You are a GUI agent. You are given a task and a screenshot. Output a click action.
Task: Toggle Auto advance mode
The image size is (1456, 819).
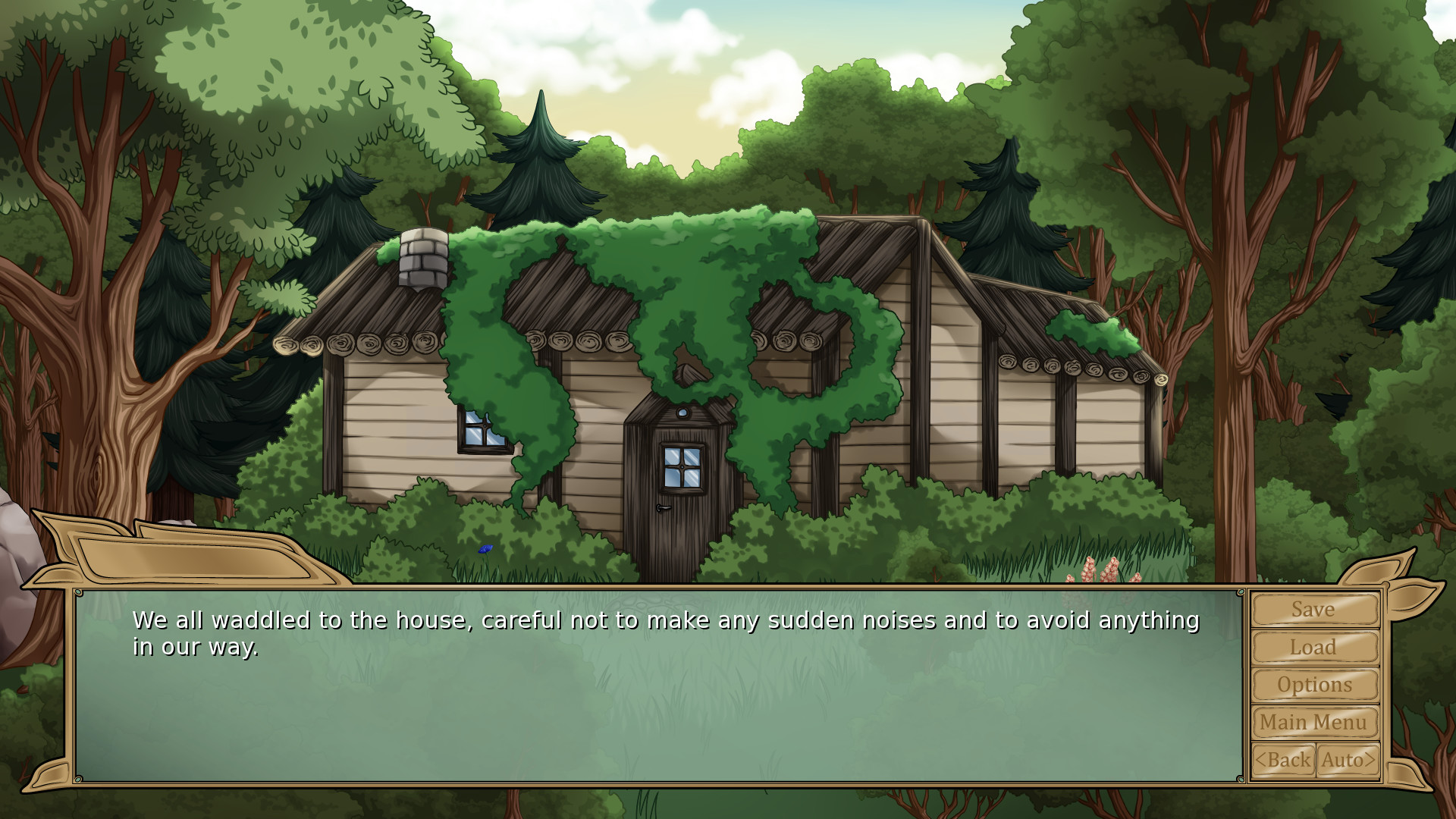coord(1348,760)
